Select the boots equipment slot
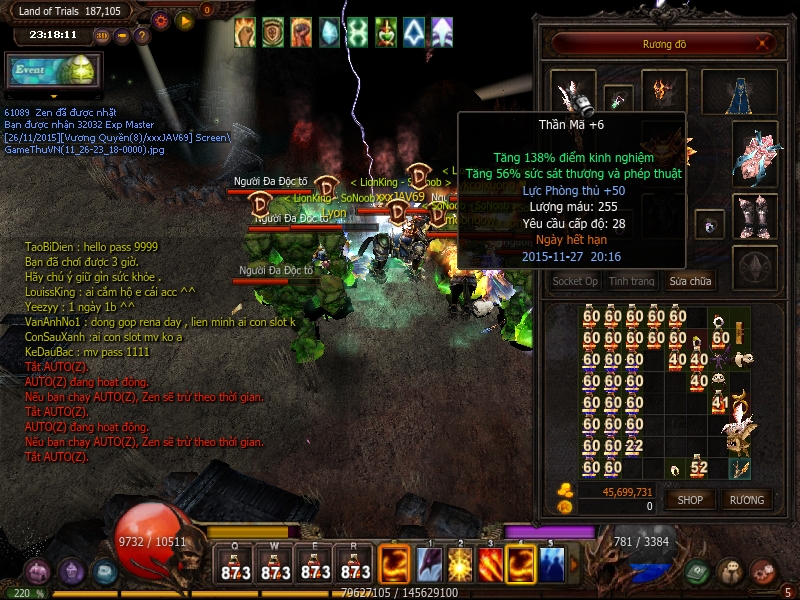Image resolution: width=800 pixels, height=600 pixels. click(755, 216)
